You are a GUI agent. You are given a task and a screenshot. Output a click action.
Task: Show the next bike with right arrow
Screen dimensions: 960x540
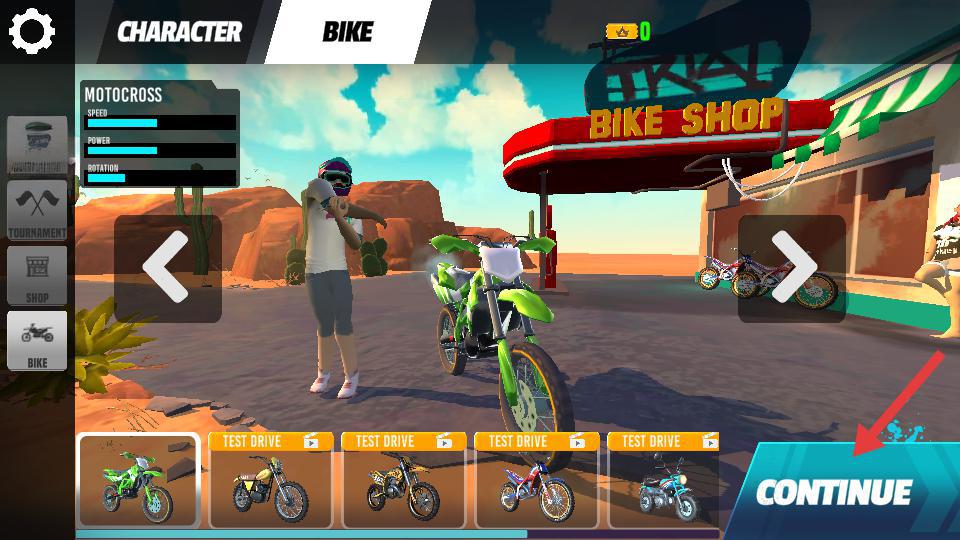(x=792, y=268)
